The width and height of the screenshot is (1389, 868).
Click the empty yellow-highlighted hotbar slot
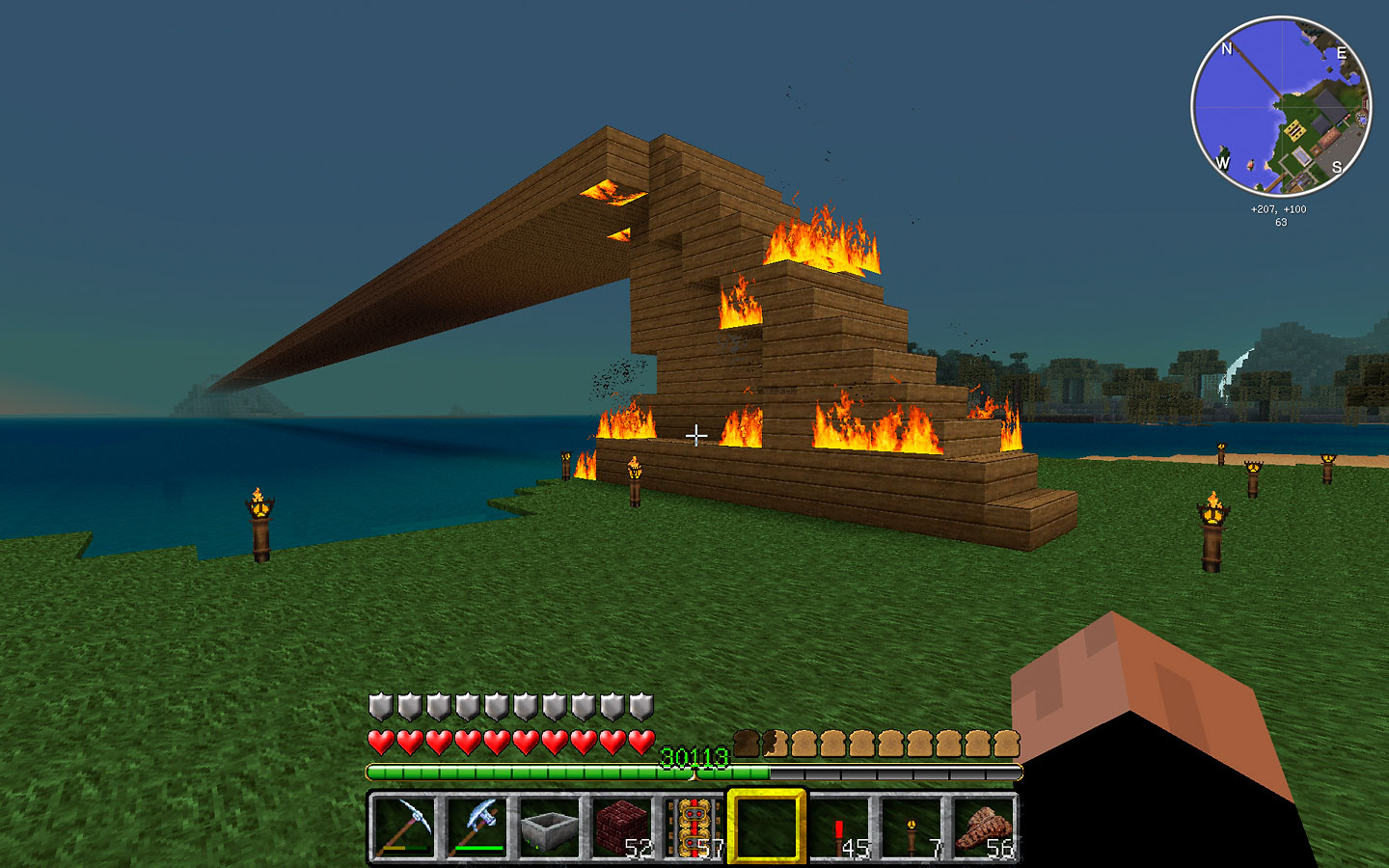[766, 827]
